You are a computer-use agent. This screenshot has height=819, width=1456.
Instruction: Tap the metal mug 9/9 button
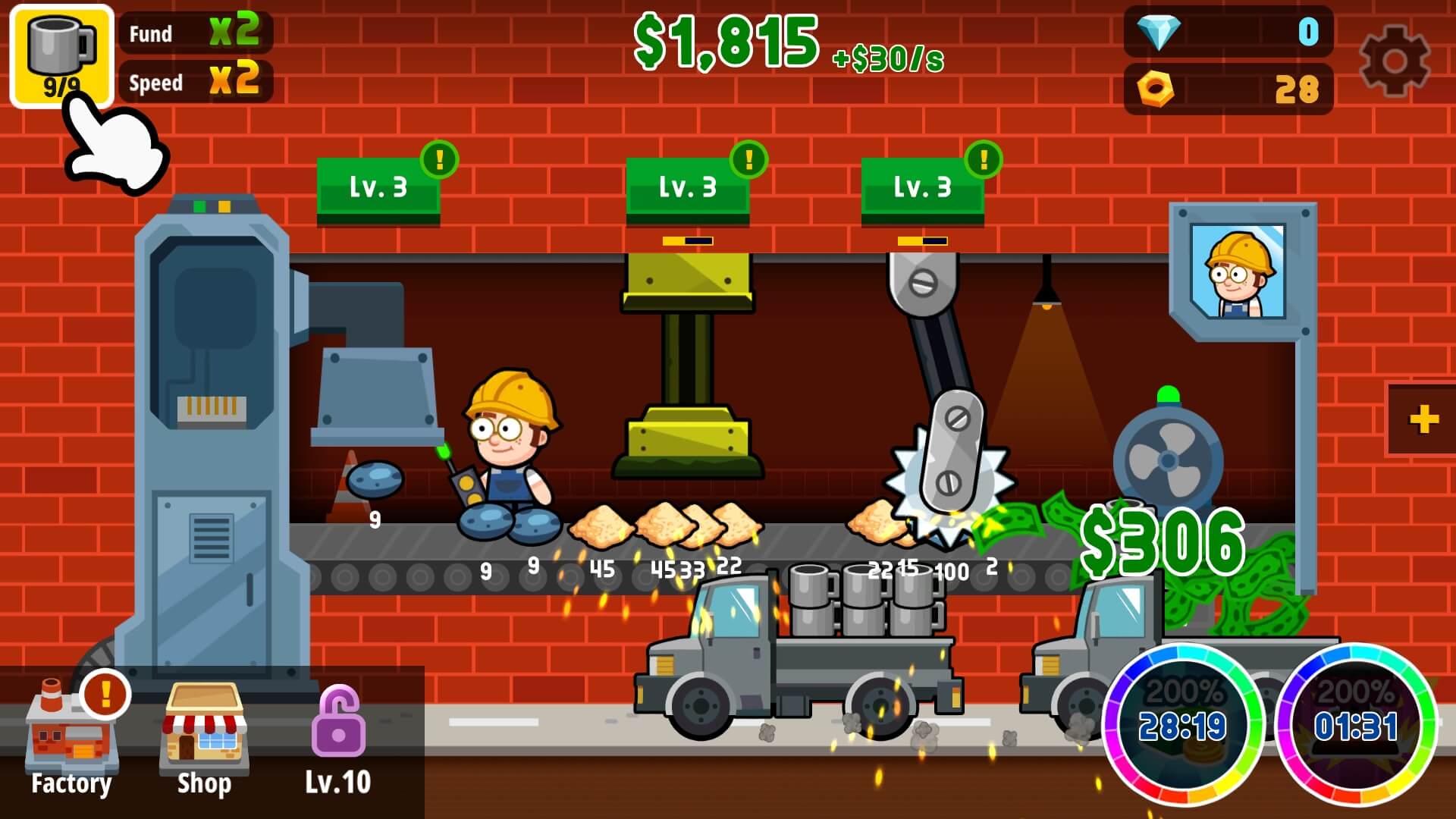click(x=61, y=56)
